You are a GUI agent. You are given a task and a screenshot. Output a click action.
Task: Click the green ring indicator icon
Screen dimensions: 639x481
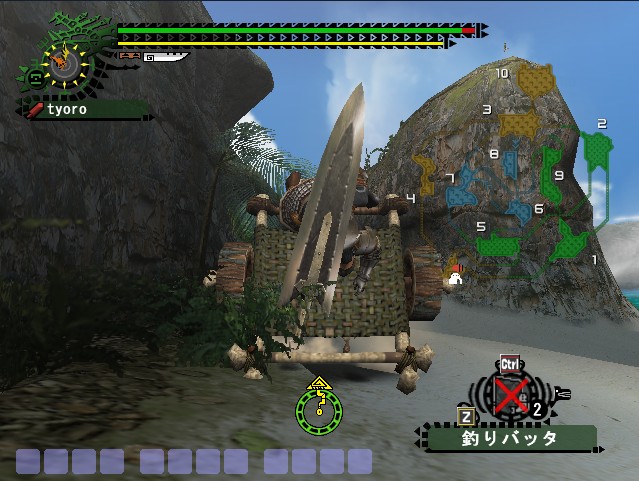[x=319, y=407]
